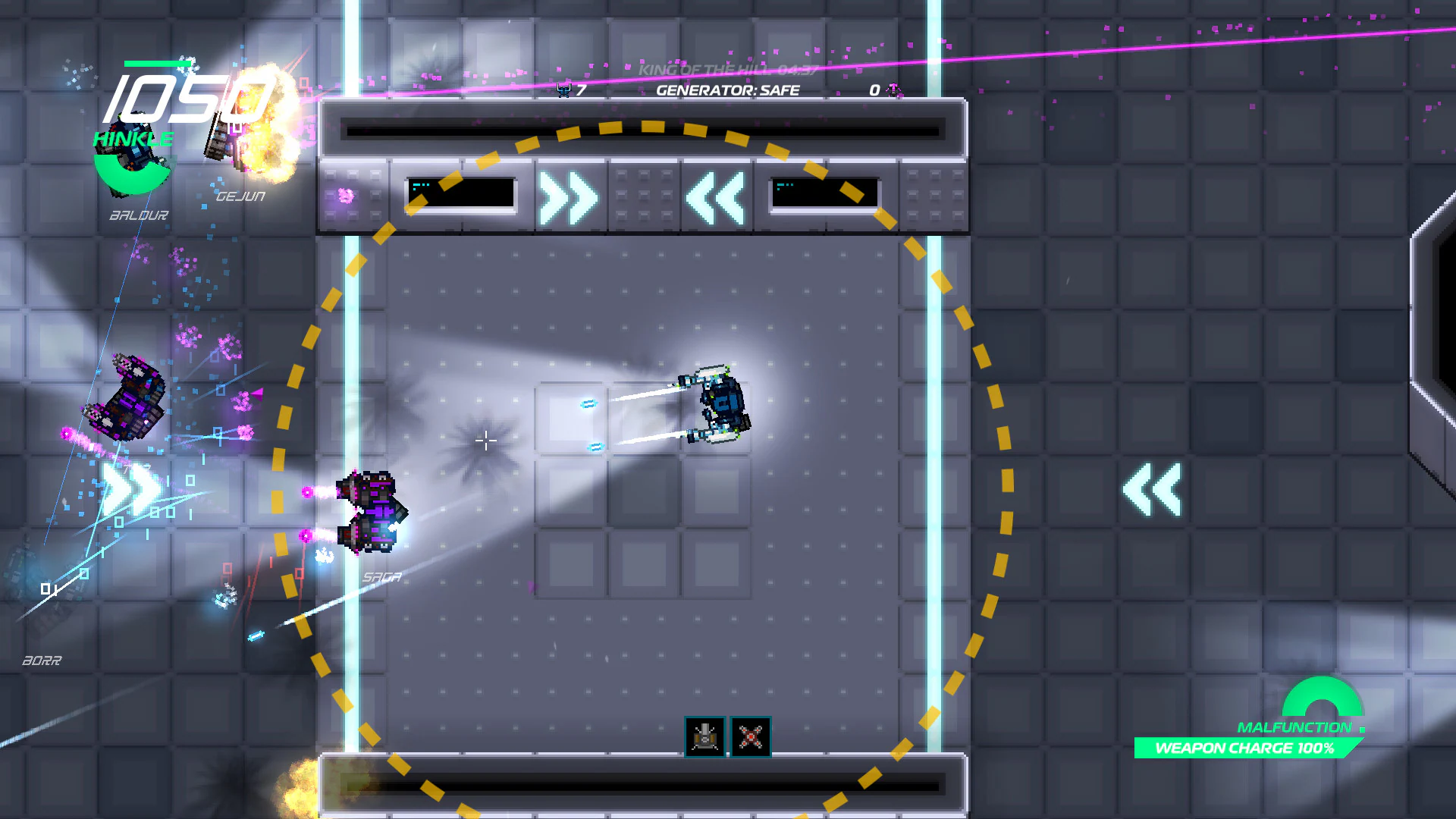The width and height of the screenshot is (1456, 819).
Task: Toggle the right-facing conveyor arrows above the arena
Action: pyautogui.click(x=569, y=197)
